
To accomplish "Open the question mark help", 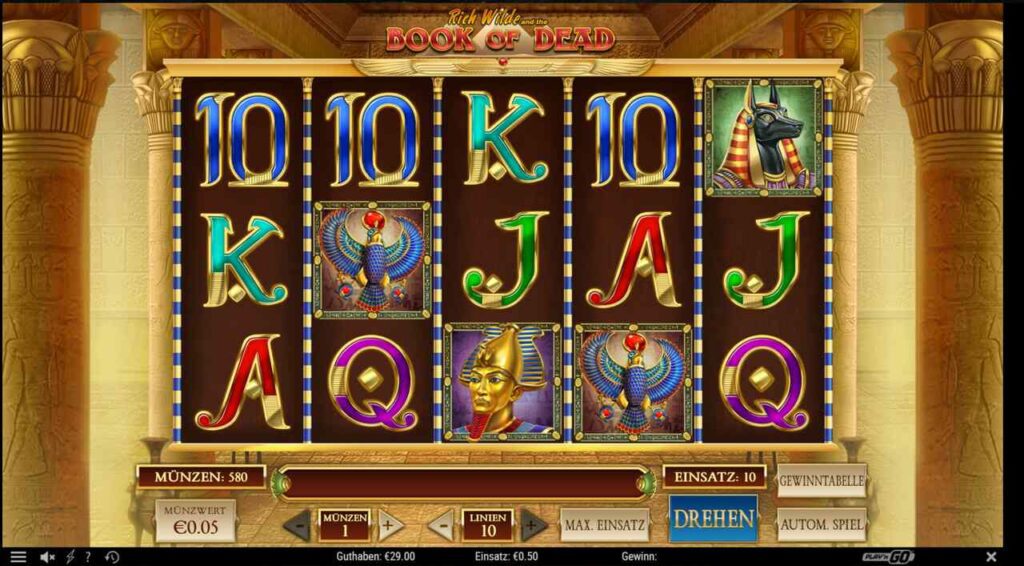I will [x=88, y=557].
